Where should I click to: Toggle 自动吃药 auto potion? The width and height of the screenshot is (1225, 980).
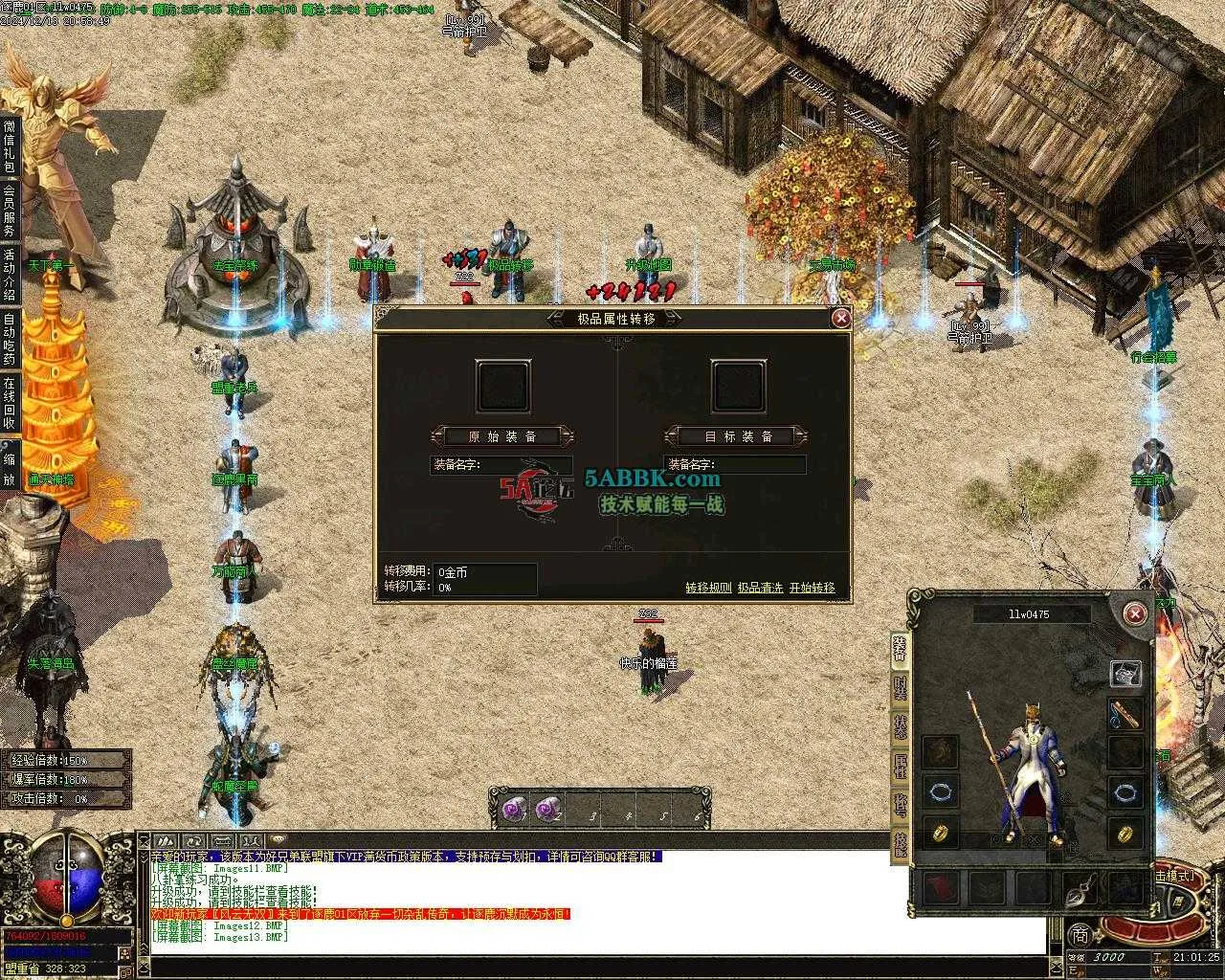pos(10,340)
